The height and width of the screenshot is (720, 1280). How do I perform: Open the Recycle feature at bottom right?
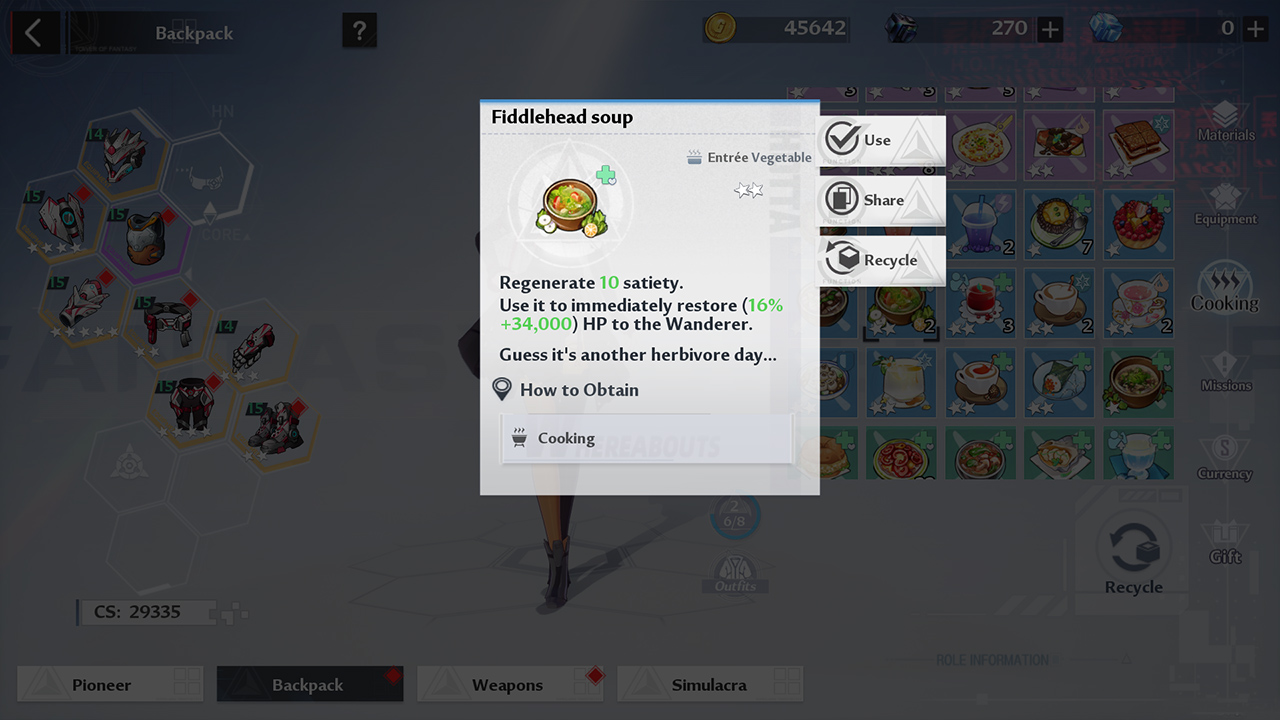1133,547
